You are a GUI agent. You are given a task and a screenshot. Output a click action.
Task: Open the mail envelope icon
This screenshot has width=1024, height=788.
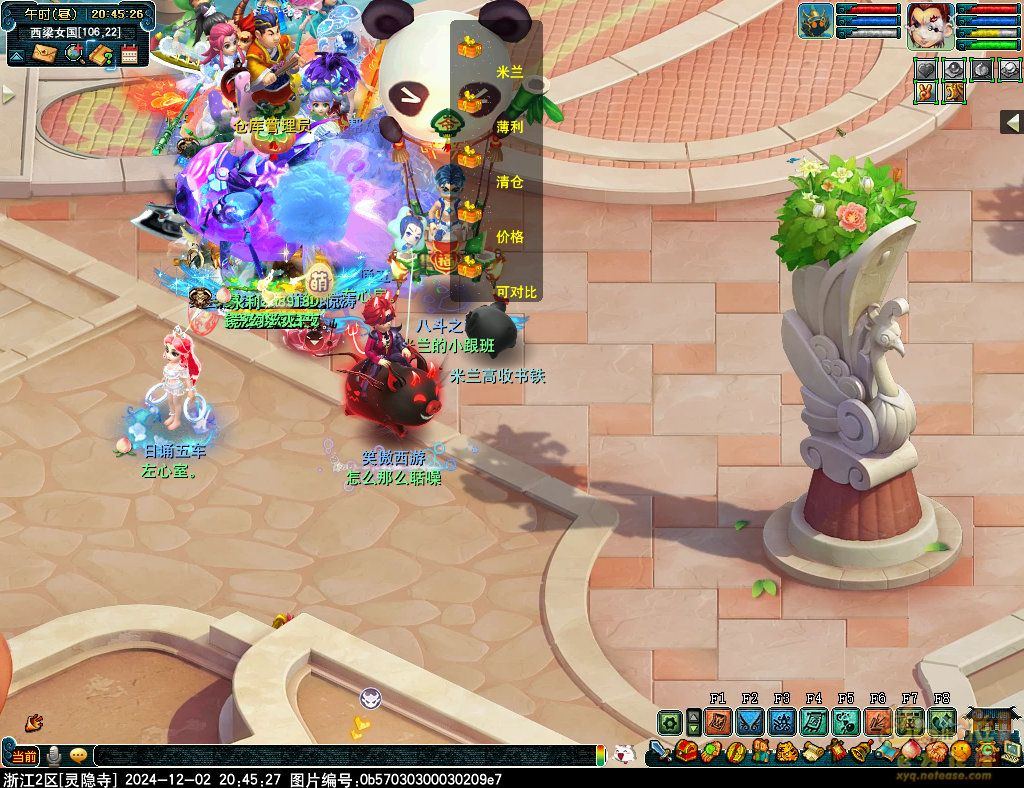click(x=45, y=53)
